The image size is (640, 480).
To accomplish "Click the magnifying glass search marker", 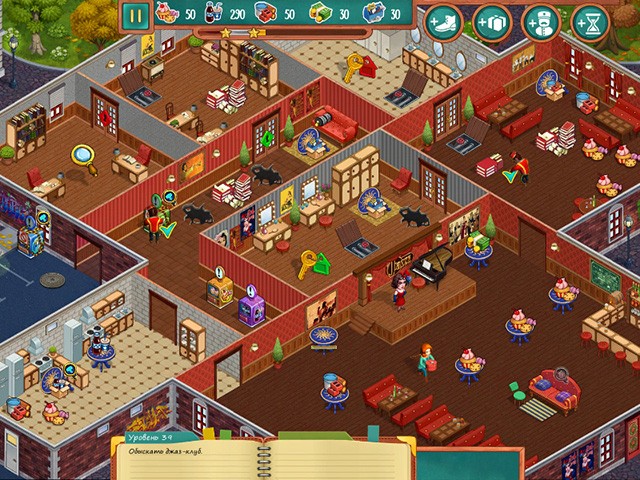I will coord(82,155).
